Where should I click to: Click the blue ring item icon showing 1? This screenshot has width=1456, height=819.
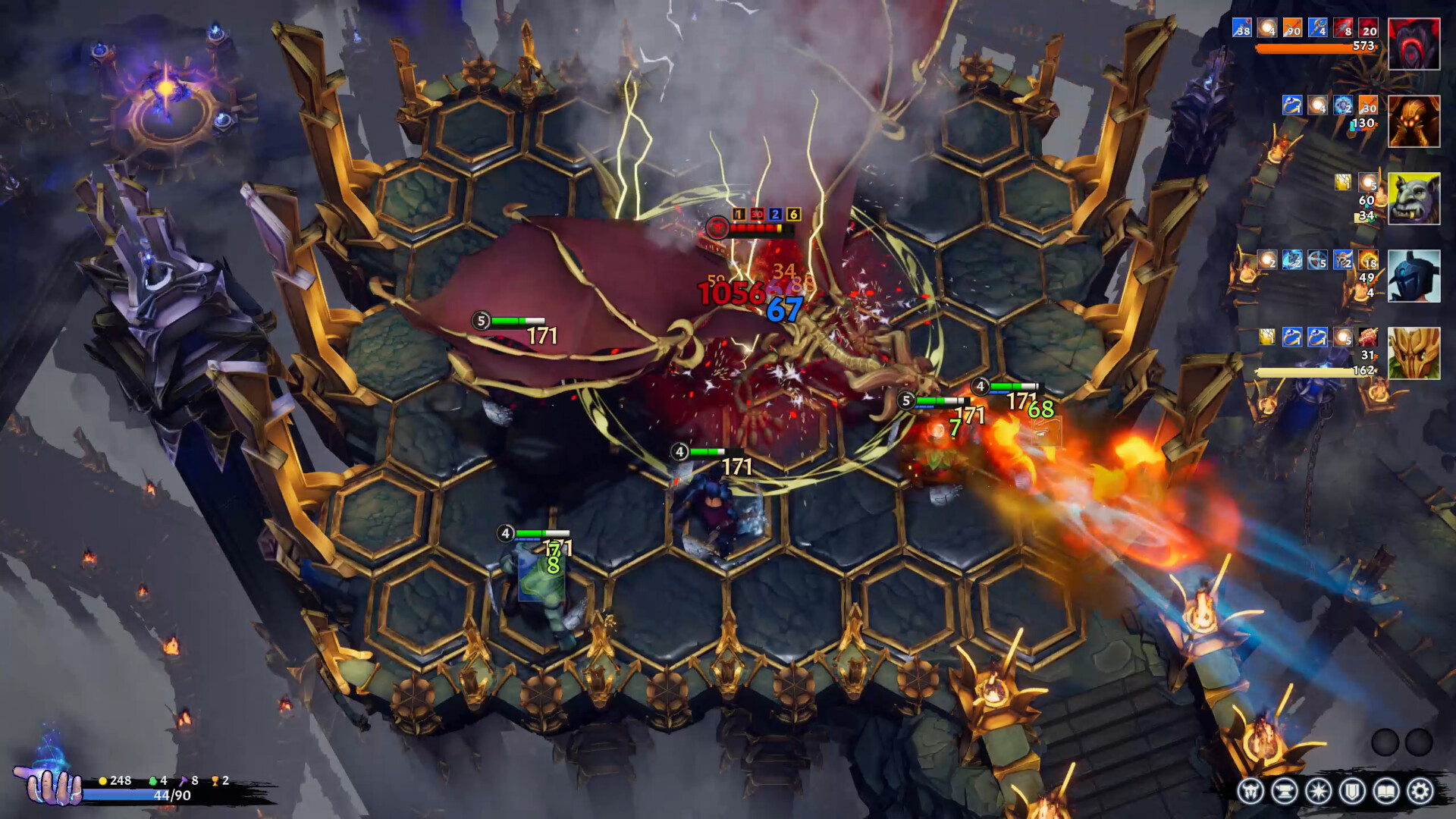[1291, 106]
